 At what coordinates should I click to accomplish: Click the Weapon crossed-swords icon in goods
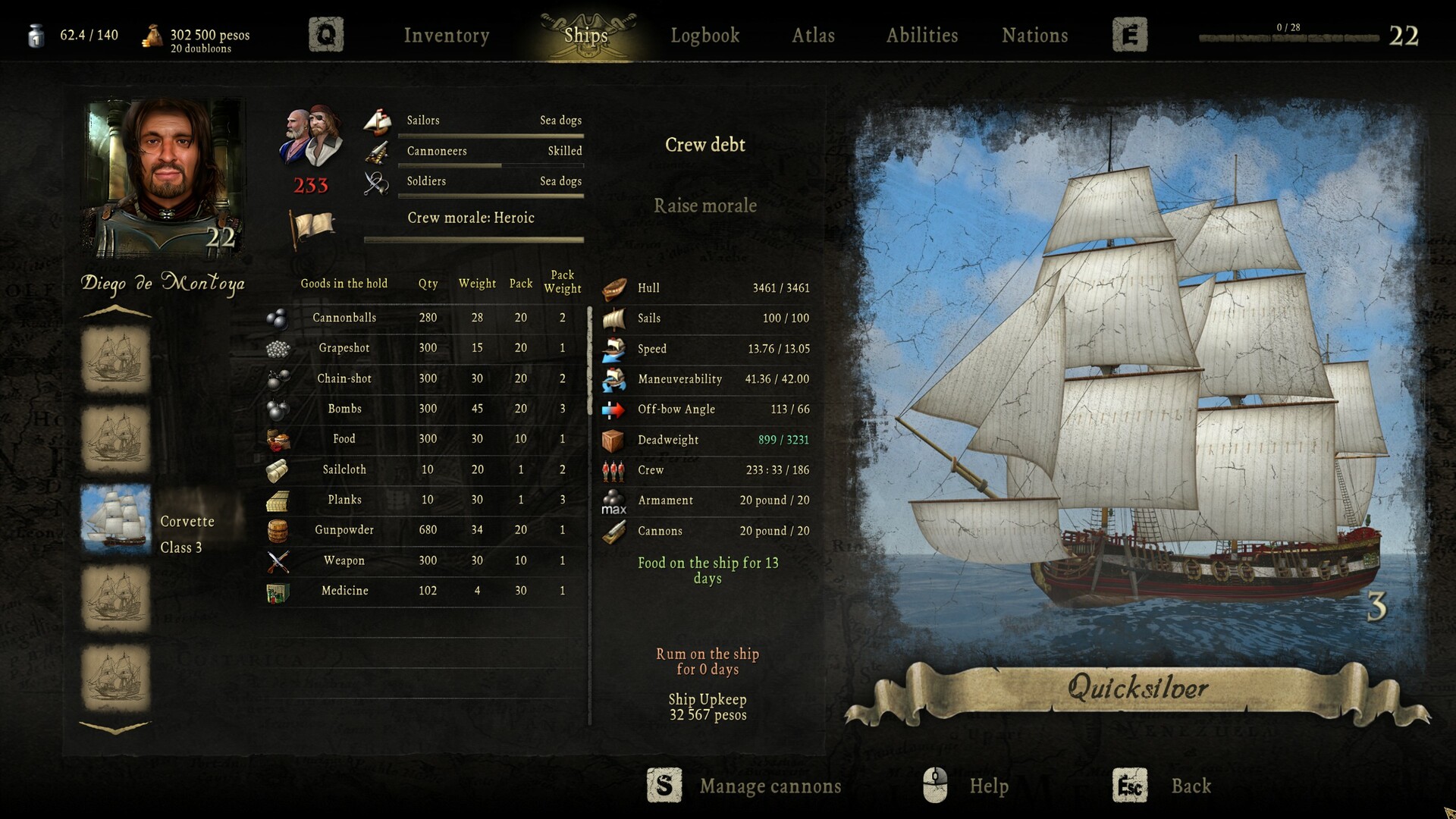pos(278,560)
